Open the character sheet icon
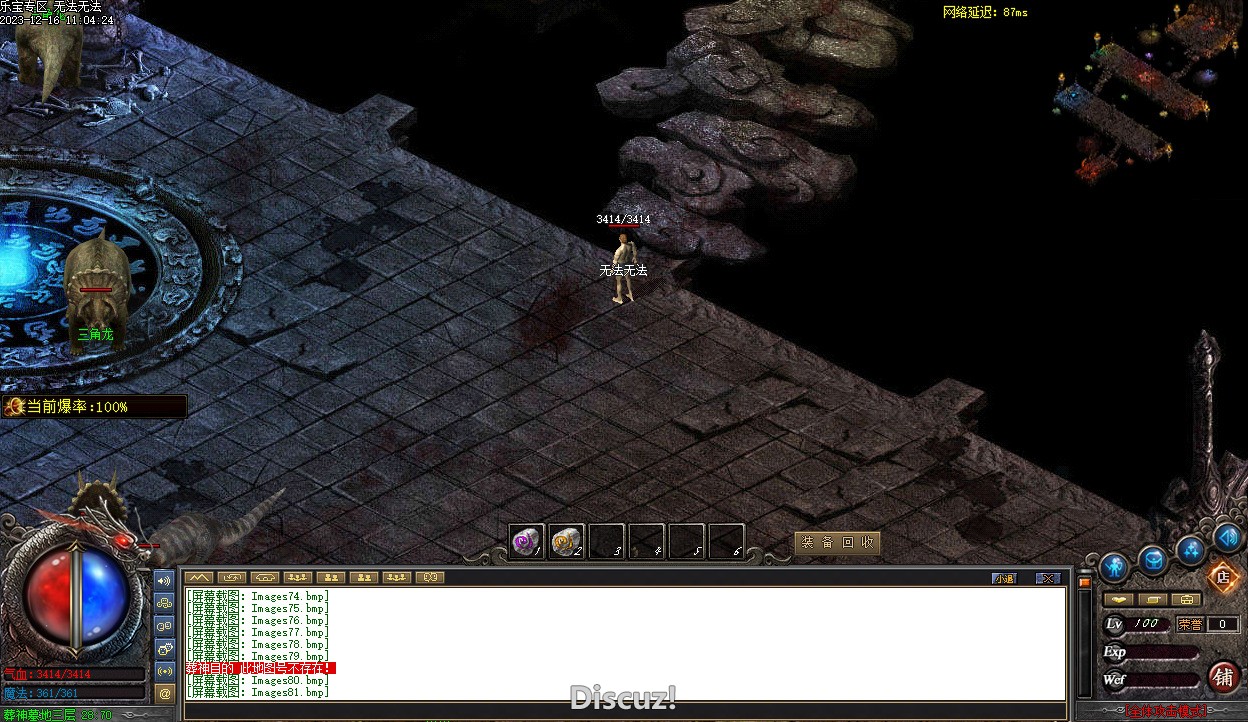 1114,568
